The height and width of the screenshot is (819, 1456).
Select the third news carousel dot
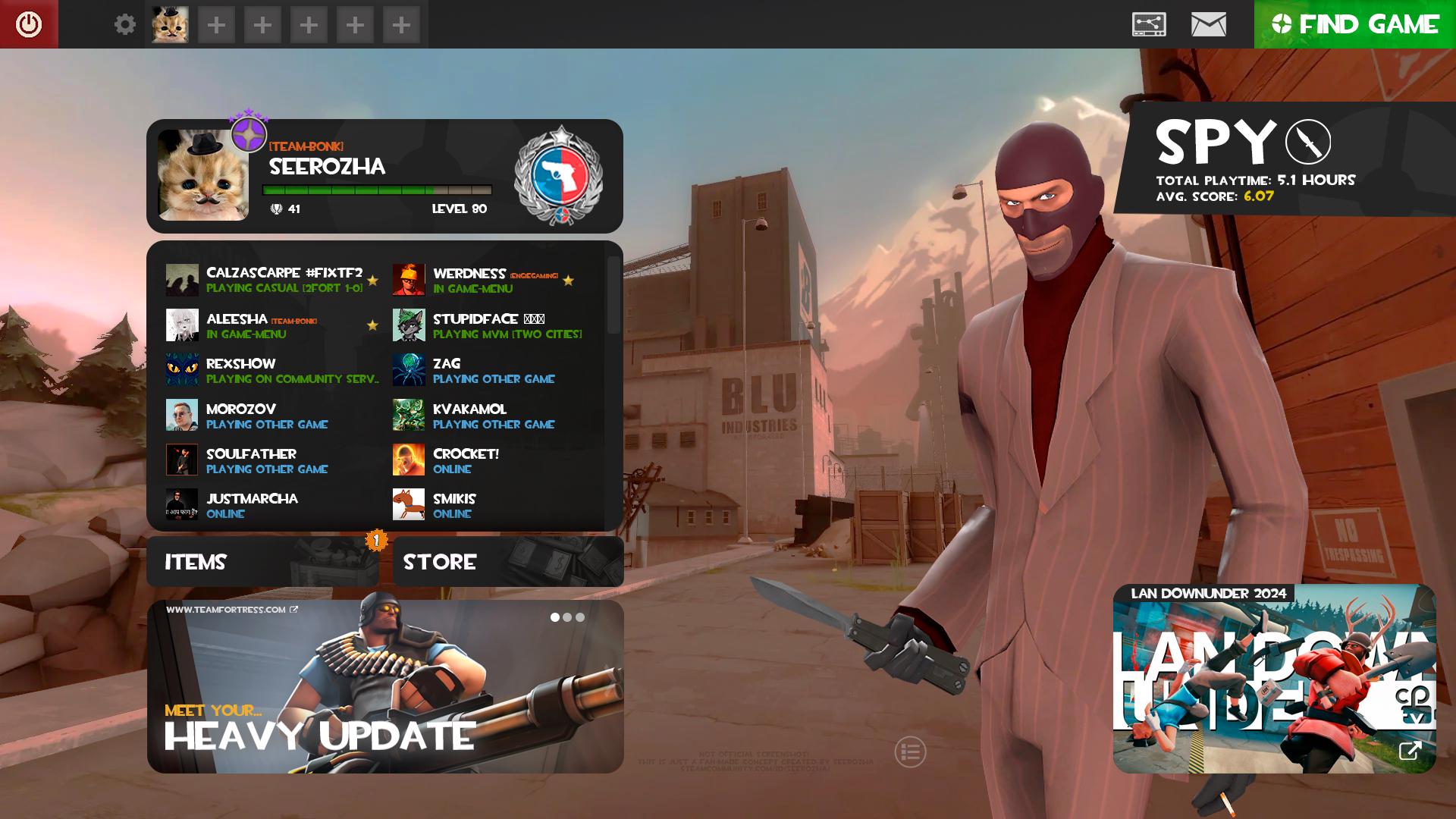click(x=579, y=618)
